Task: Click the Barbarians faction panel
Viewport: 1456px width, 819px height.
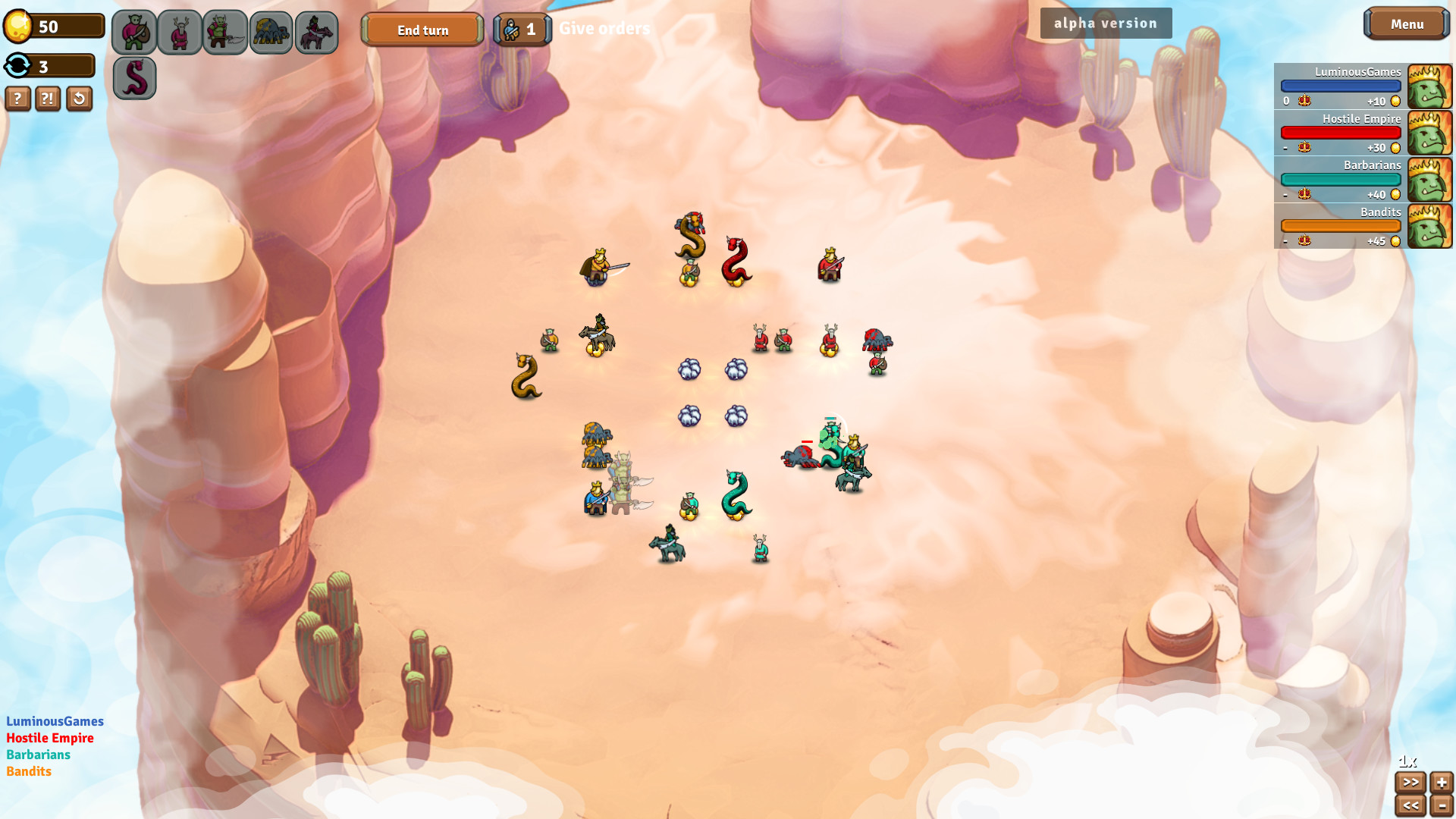Action: (1341, 180)
